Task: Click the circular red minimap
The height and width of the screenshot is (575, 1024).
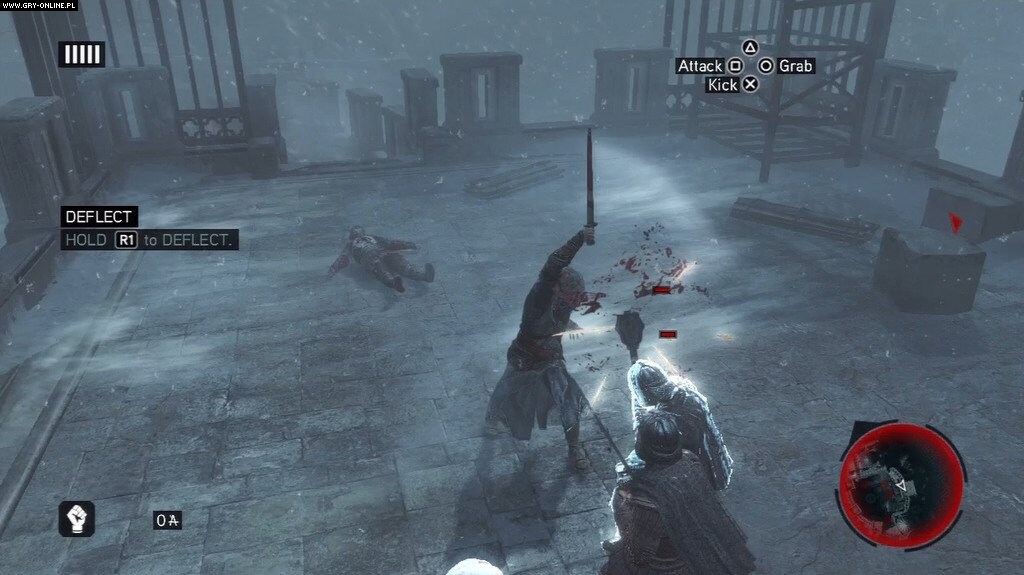Action: pyautogui.click(x=901, y=484)
